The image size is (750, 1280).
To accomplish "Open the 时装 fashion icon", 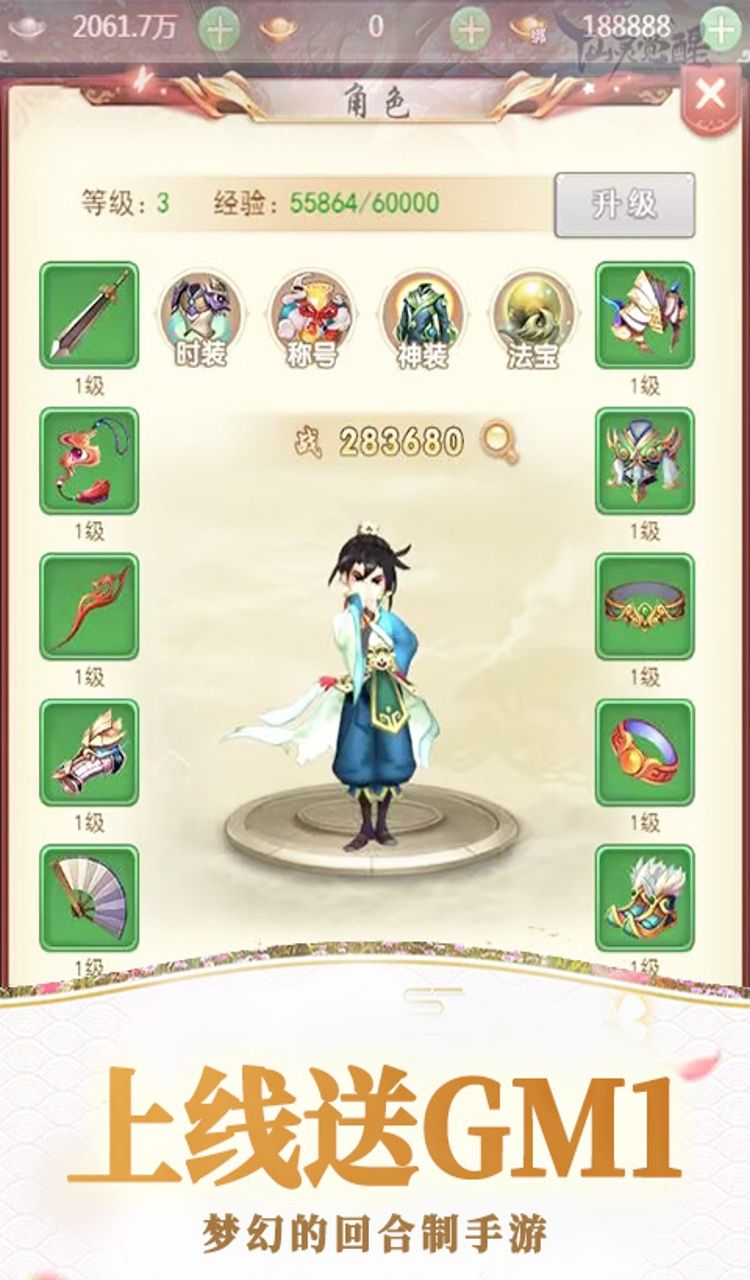I will 200,318.
